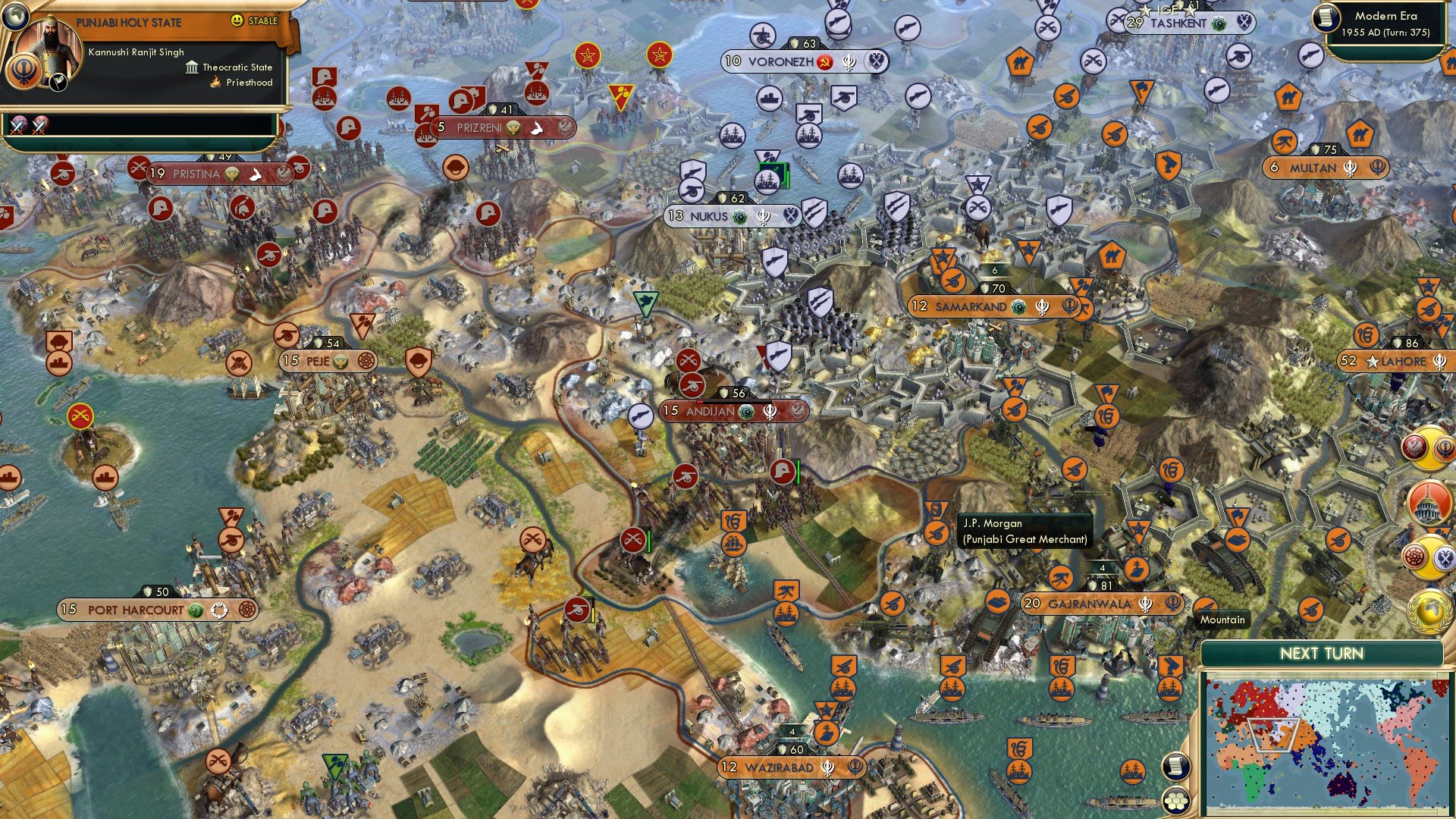1456x819 pixels.
Task: Click the Priesthood flame belief icon
Action: [x=213, y=82]
